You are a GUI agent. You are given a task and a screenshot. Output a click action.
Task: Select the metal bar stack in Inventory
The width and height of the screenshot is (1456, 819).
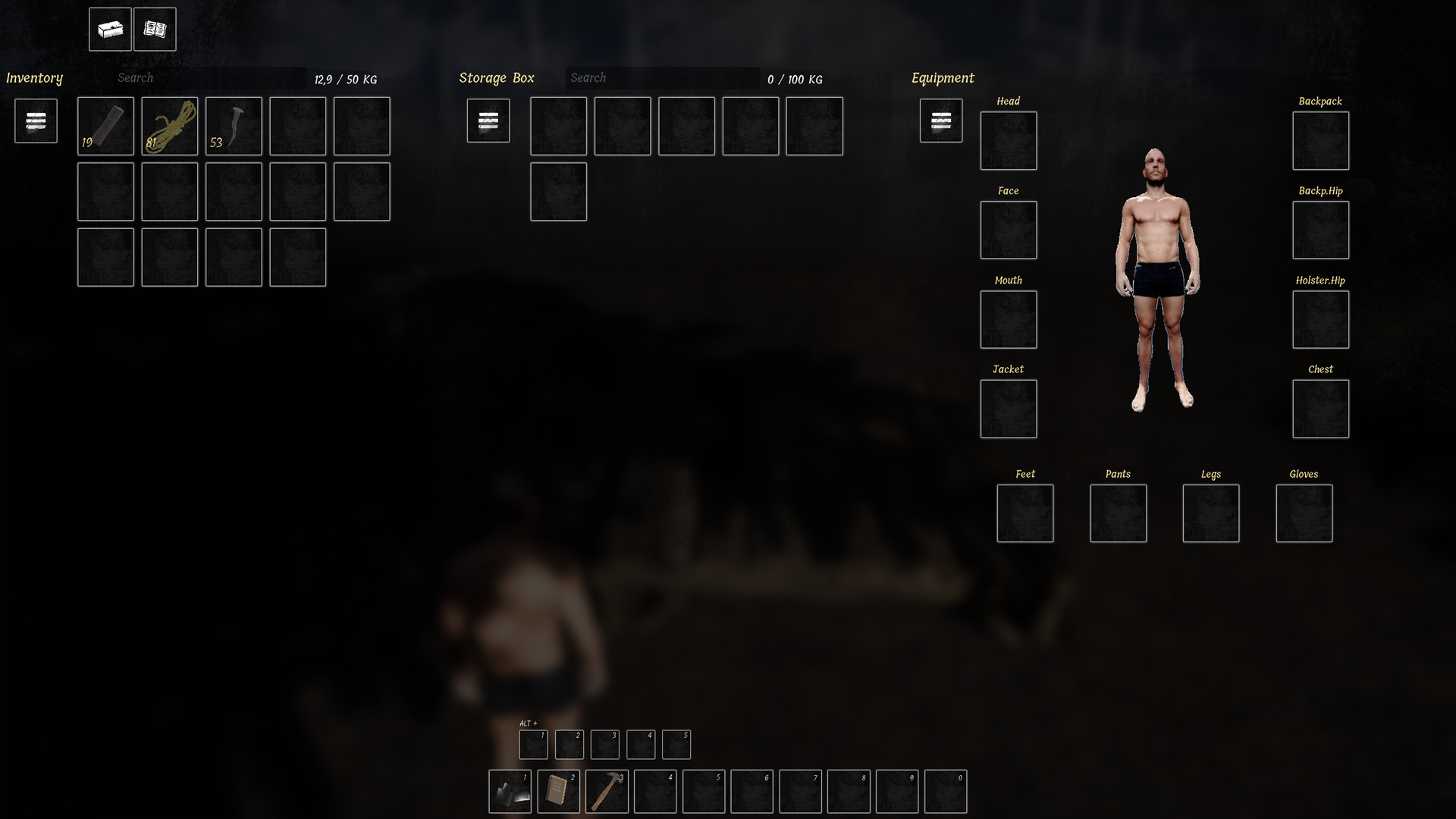tap(105, 126)
